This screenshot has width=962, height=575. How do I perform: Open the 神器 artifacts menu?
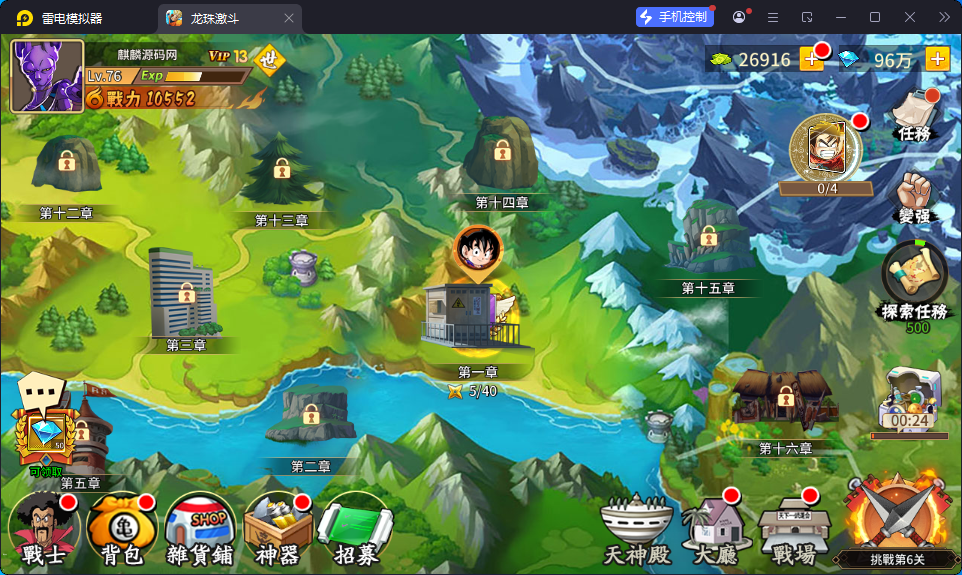tap(278, 530)
